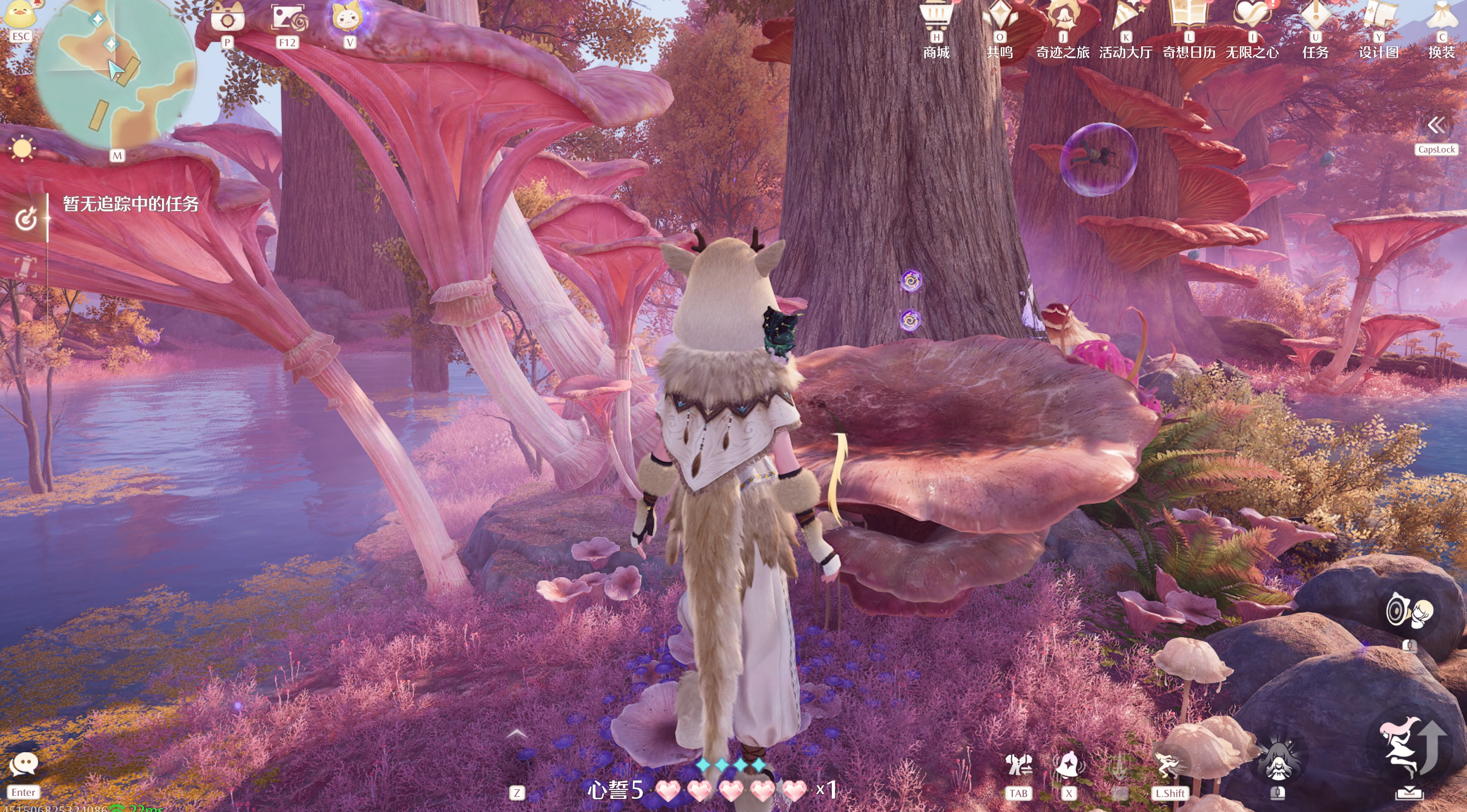
Task: Open the Momo cat-face icon
Action: coord(348,17)
